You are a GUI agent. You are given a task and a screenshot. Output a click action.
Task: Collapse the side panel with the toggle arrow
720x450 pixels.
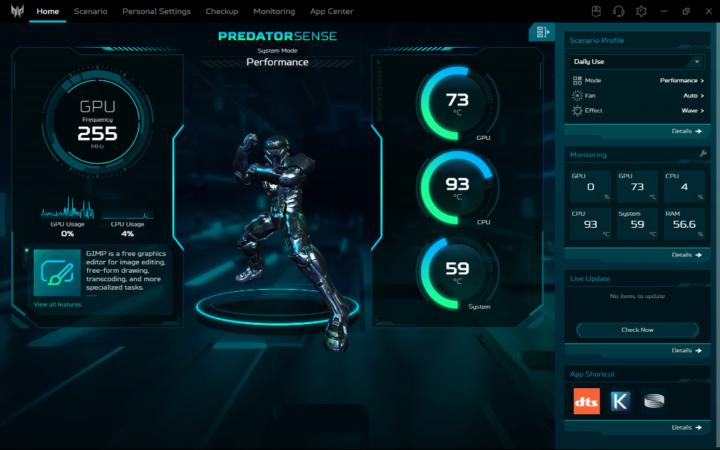(541, 32)
